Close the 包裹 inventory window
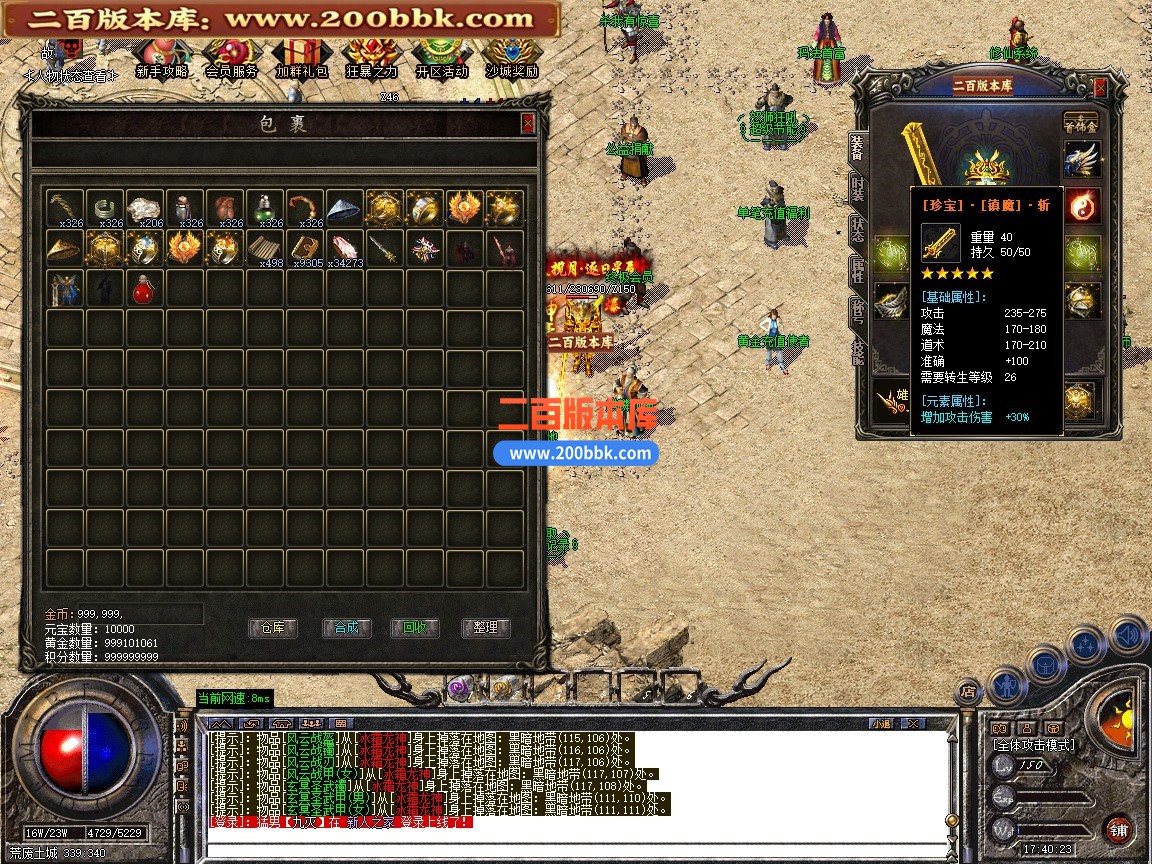This screenshot has height=864, width=1152. (528, 123)
